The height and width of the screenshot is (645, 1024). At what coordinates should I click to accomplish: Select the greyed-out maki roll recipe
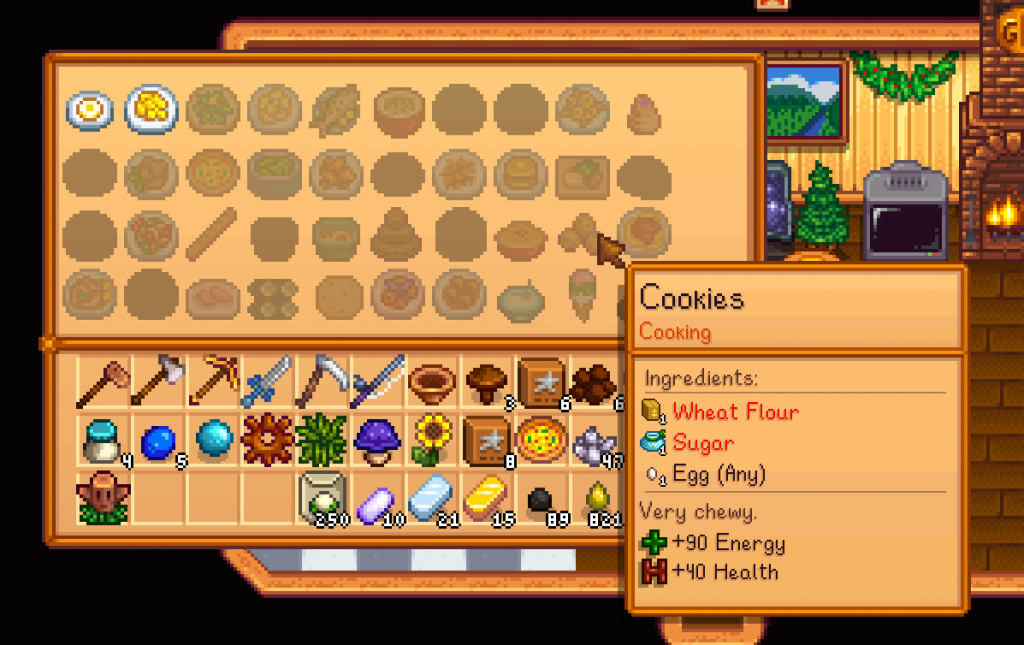274,296
